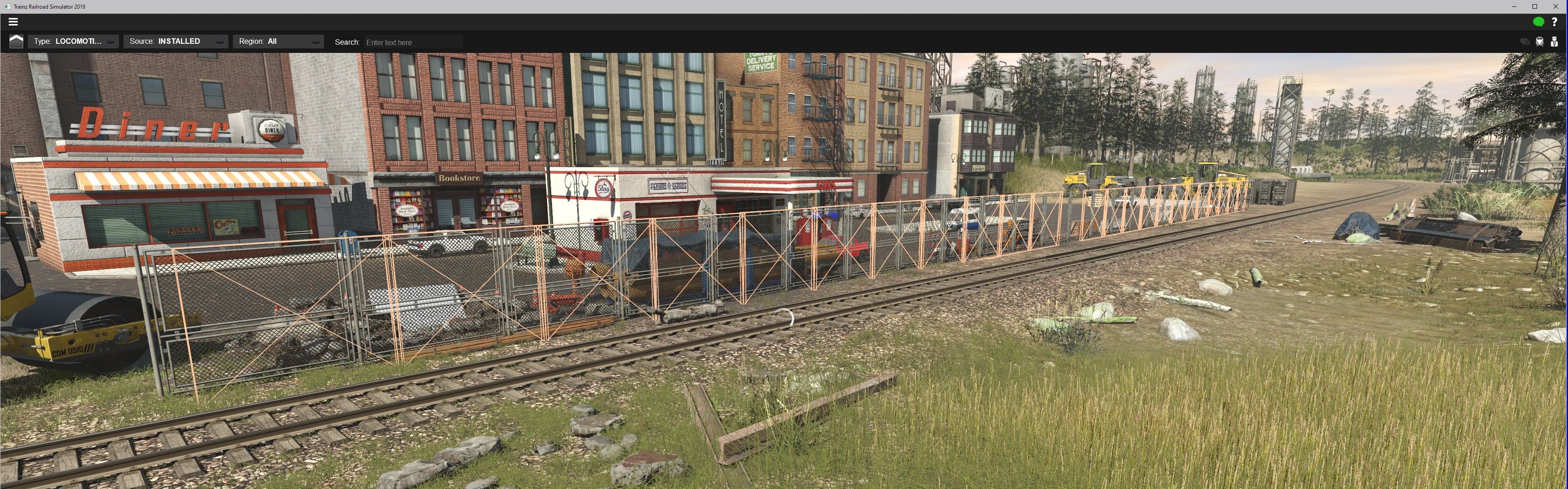Click the Enter text here search field
1568x489 pixels.
point(414,42)
